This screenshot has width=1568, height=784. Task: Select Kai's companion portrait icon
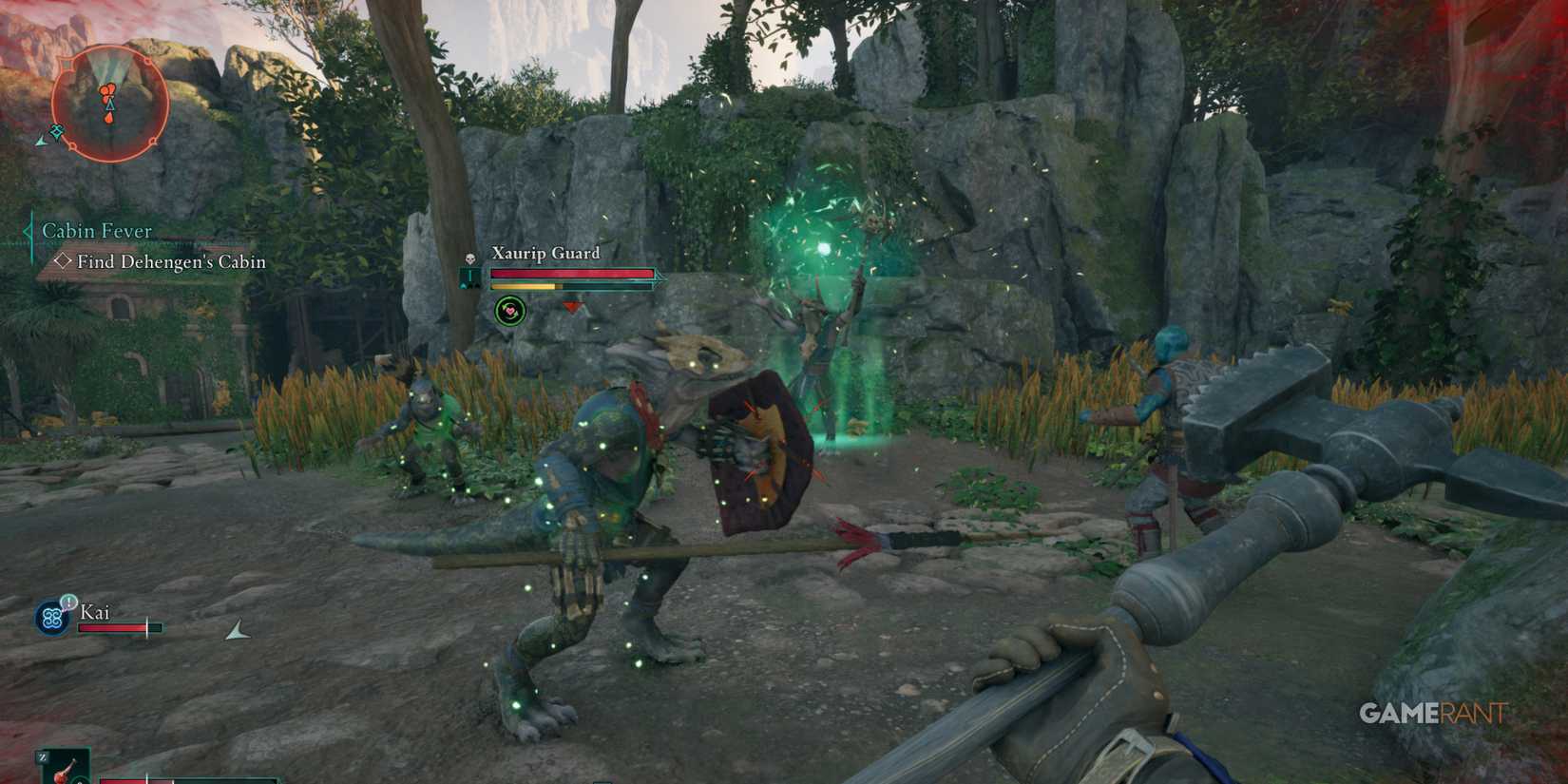click(52, 617)
